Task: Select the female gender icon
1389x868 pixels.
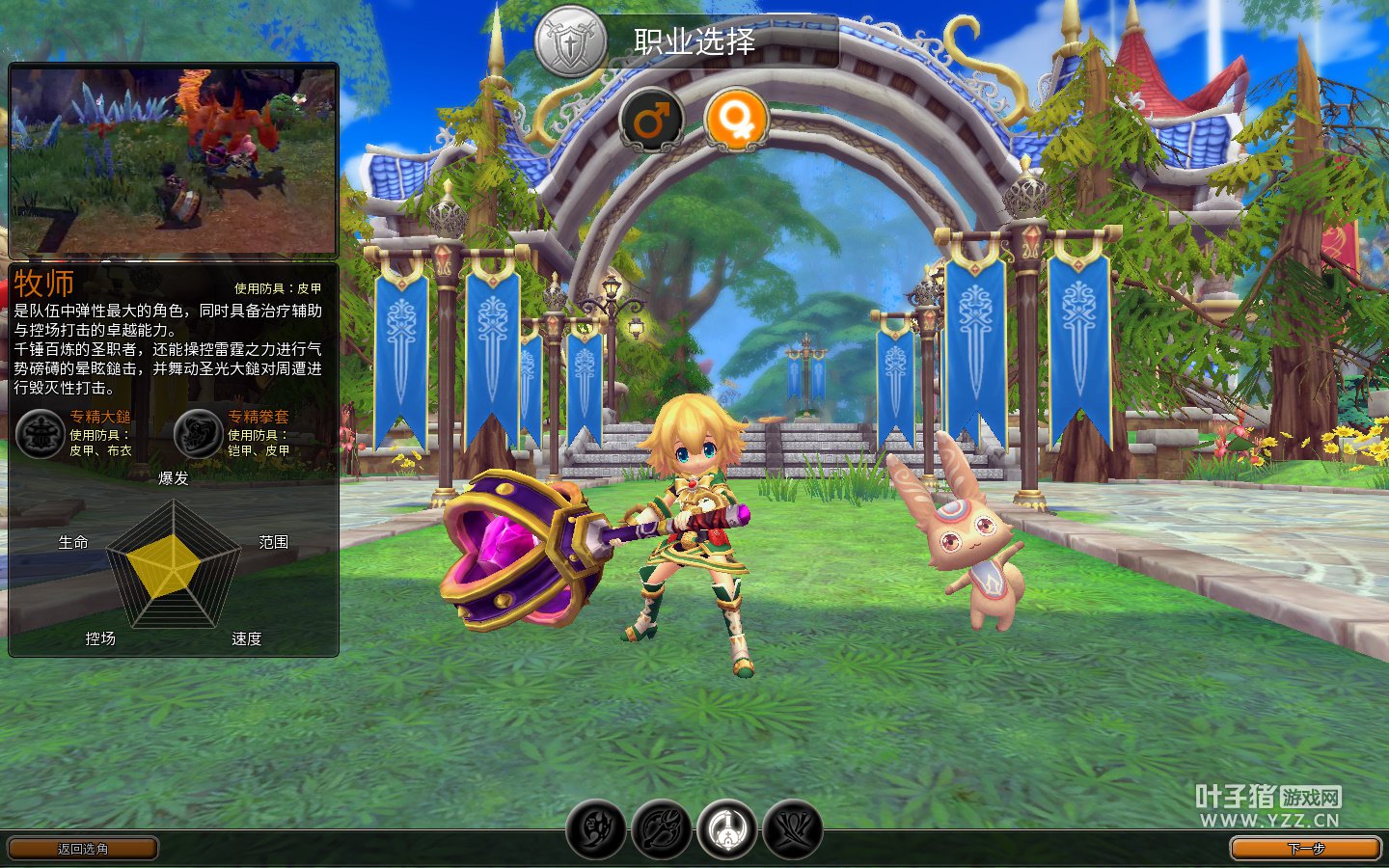Action: pyautogui.click(x=737, y=121)
